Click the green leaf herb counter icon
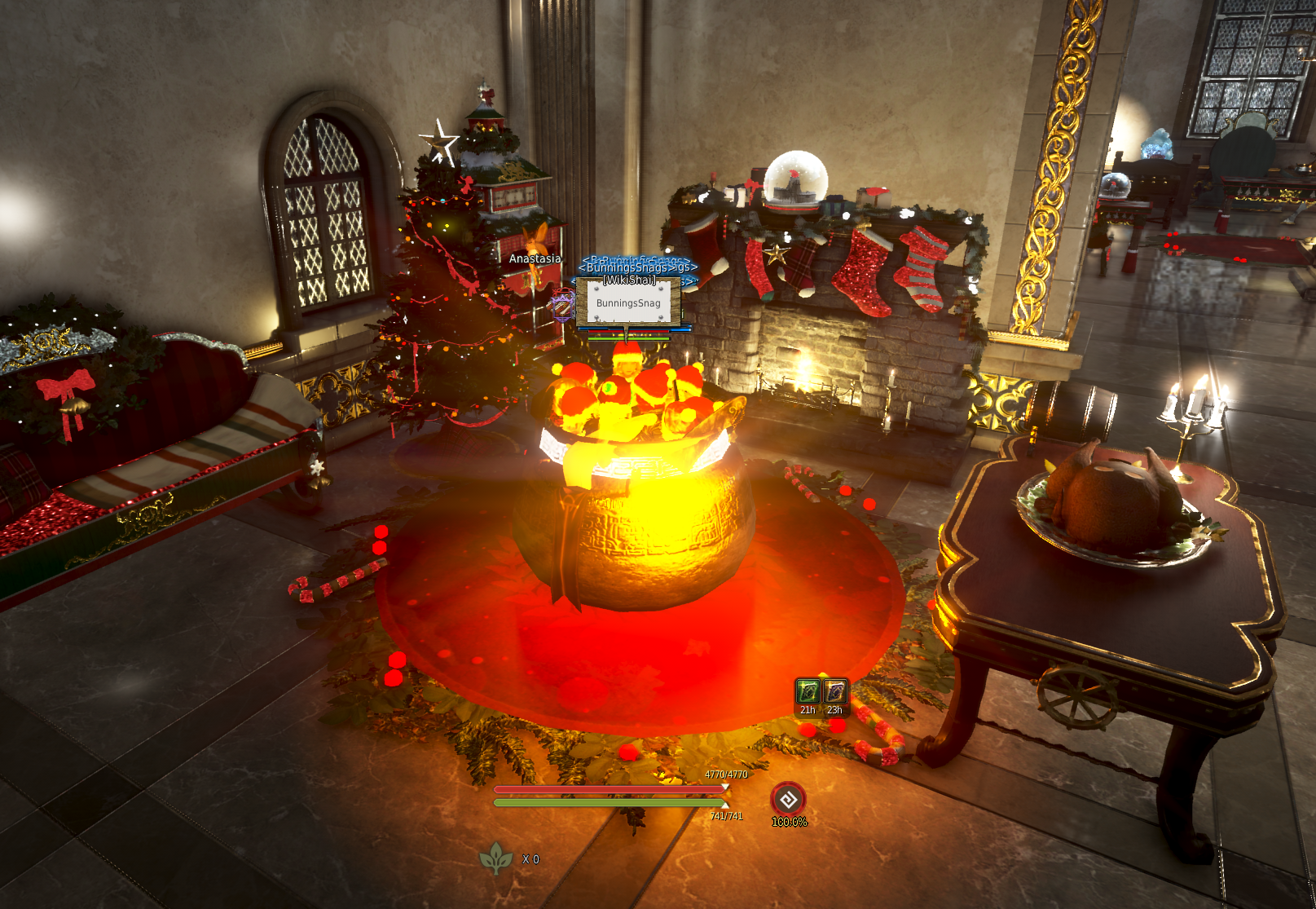Viewport: 1316px width, 909px height. tap(495, 858)
